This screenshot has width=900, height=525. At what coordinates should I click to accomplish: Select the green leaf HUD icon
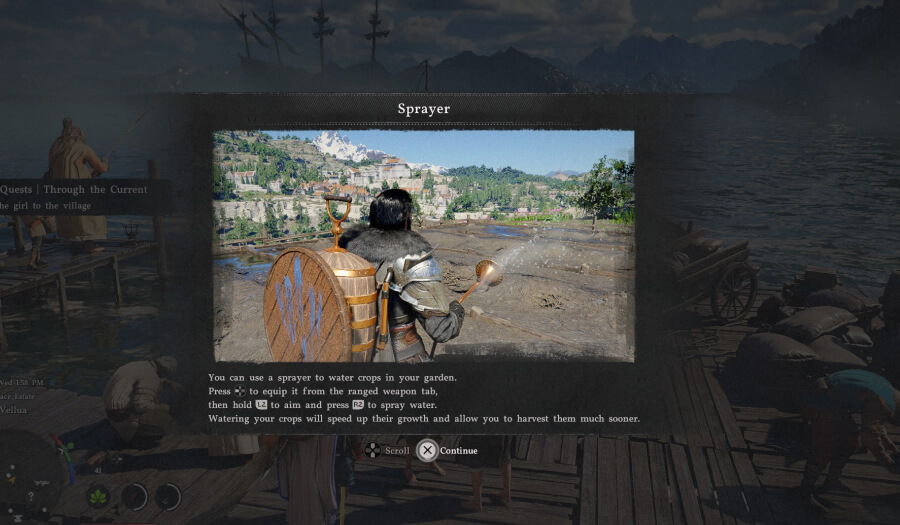click(99, 495)
